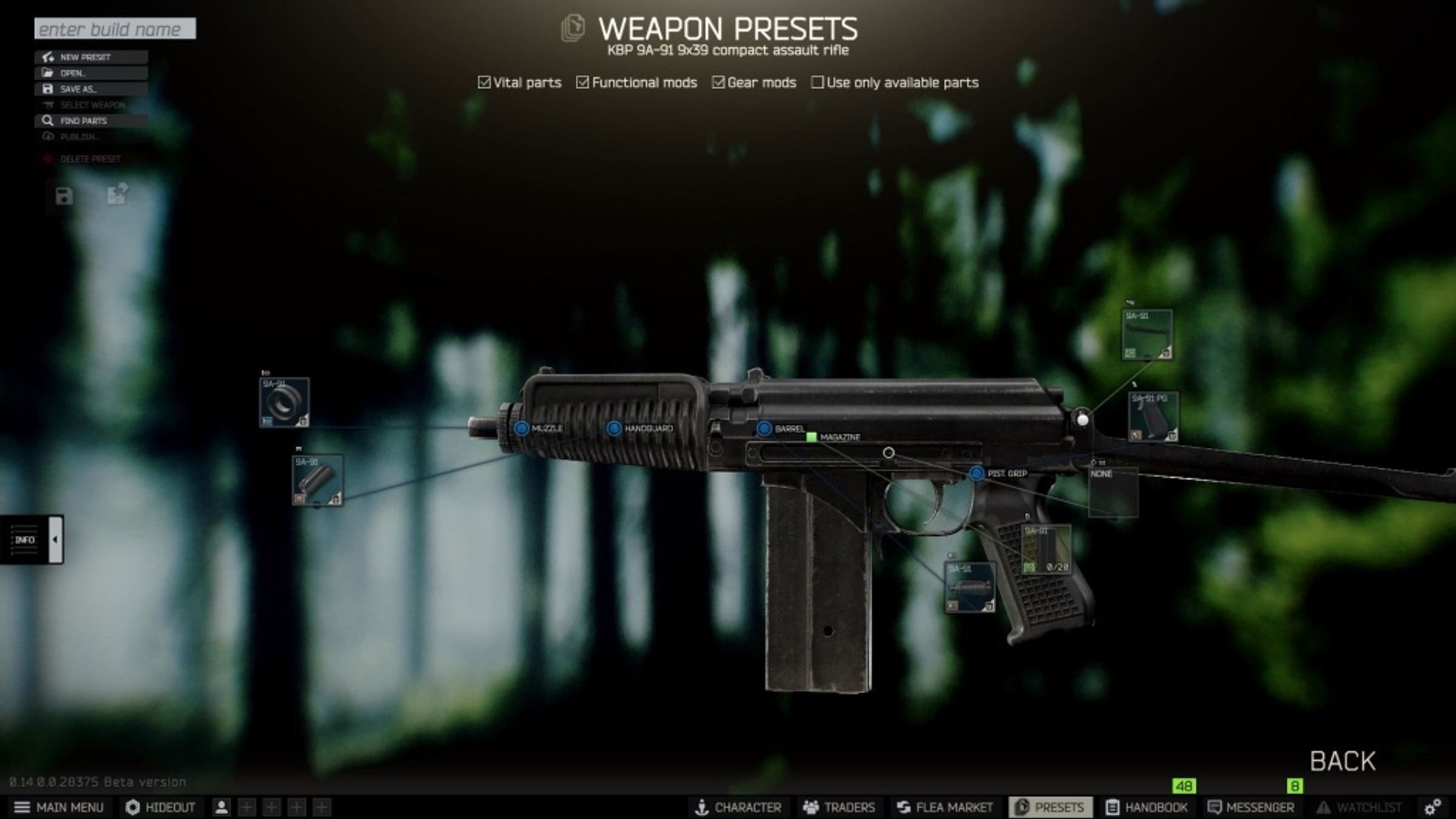Open the settings gear icon
Image resolution: width=1456 pixels, height=819 pixels.
coord(1433,807)
